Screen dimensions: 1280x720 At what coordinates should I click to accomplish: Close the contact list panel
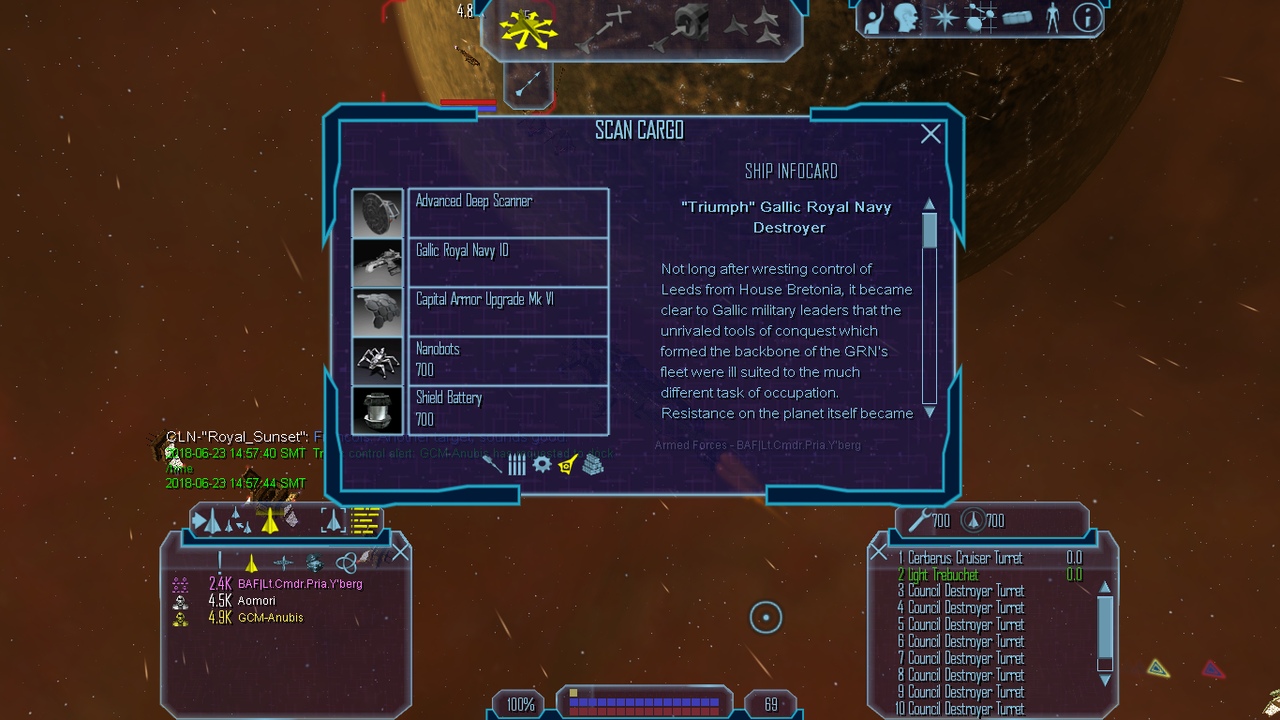point(400,551)
